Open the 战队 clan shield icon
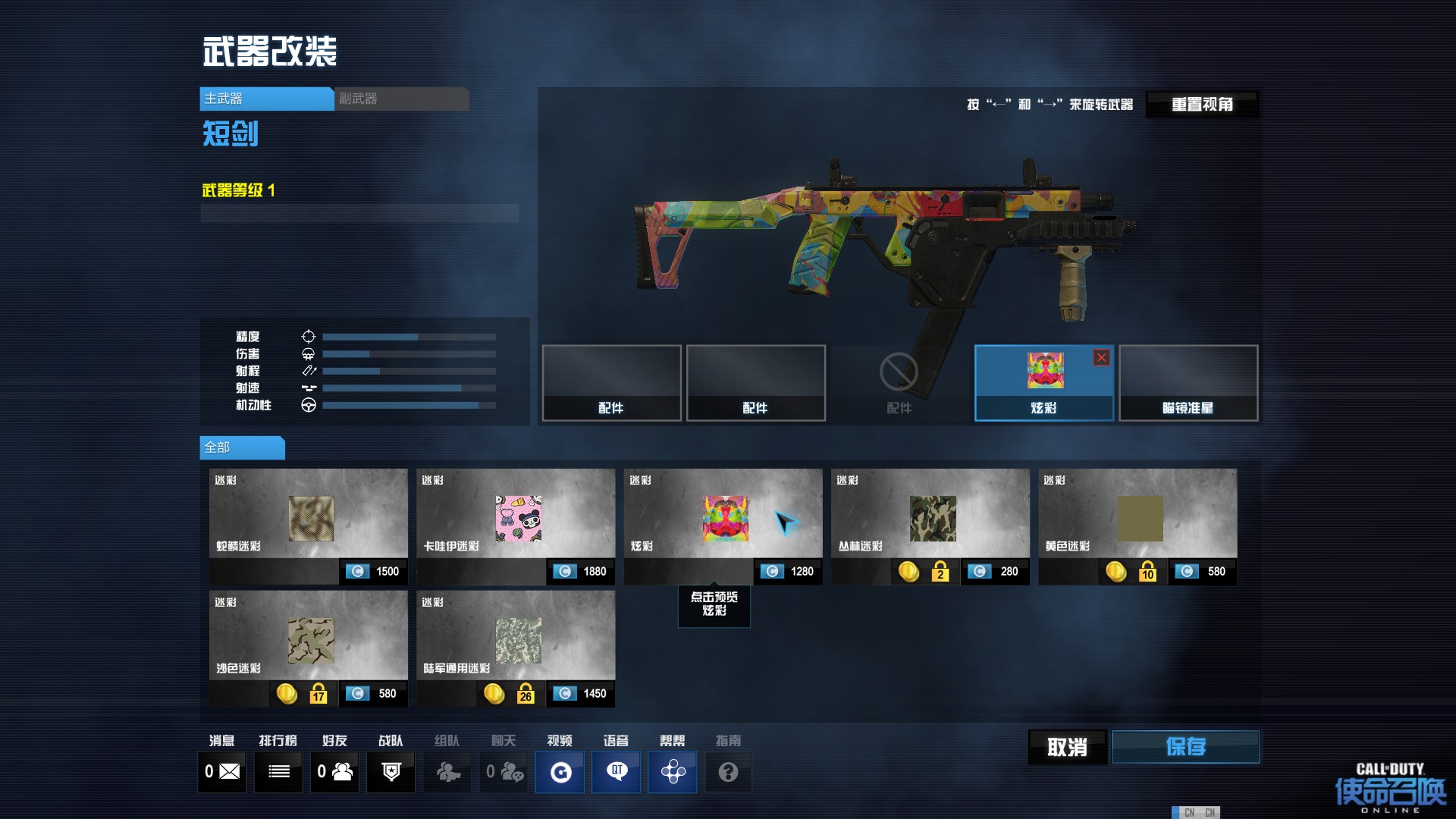1456x819 pixels. (x=391, y=772)
